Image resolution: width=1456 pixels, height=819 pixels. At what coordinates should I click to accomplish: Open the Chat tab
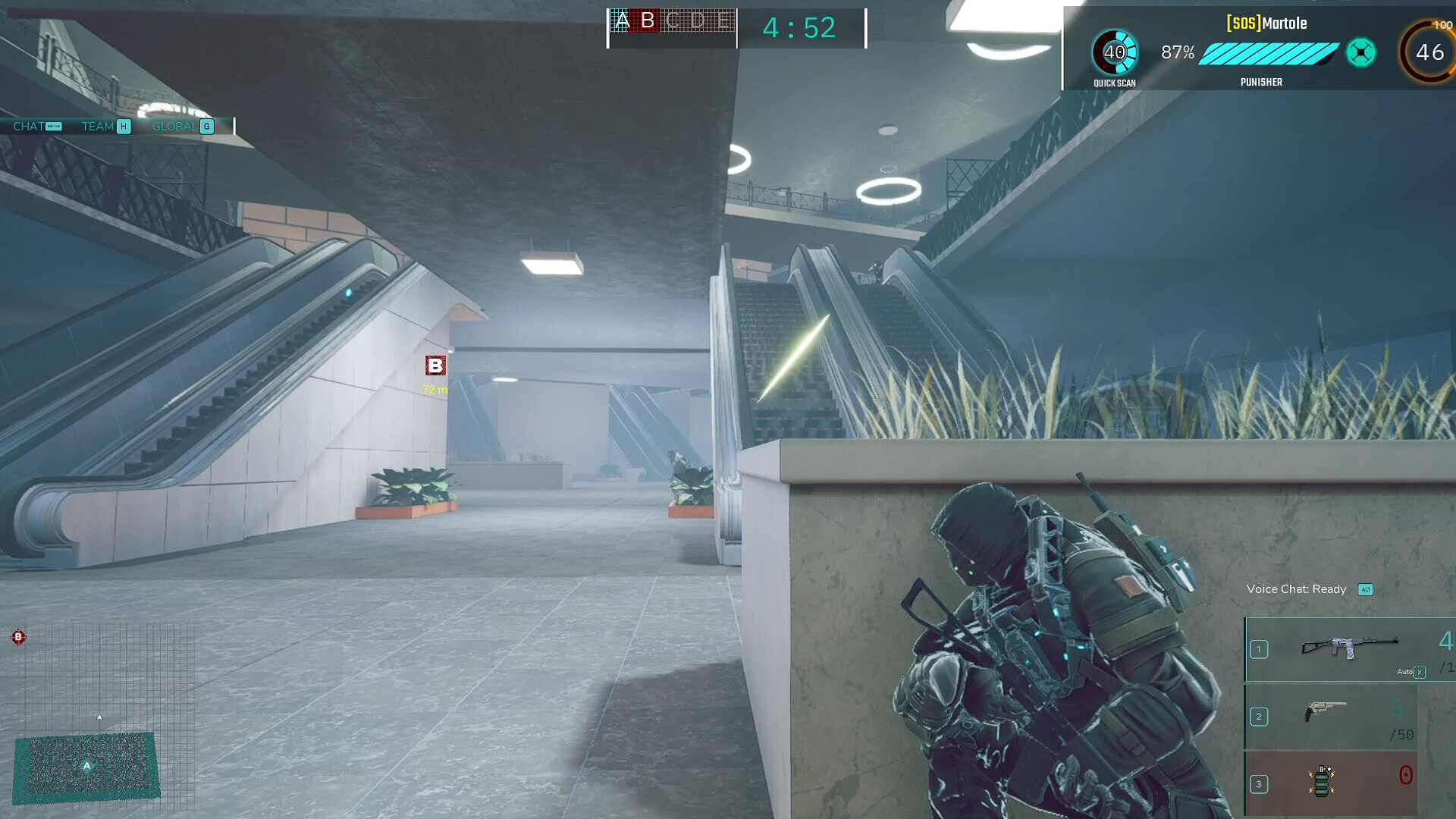pos(36,127)
